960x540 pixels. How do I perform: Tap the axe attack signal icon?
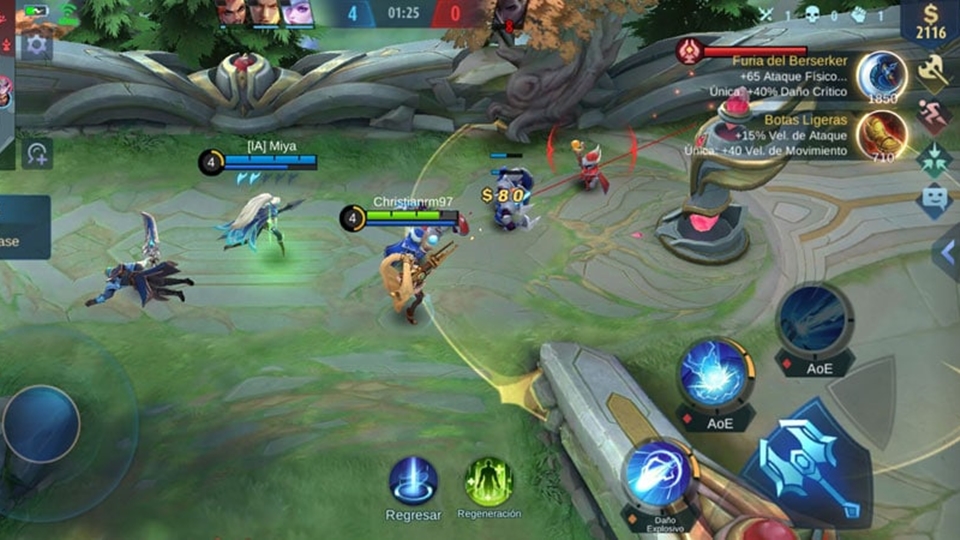tap(934, 70)
